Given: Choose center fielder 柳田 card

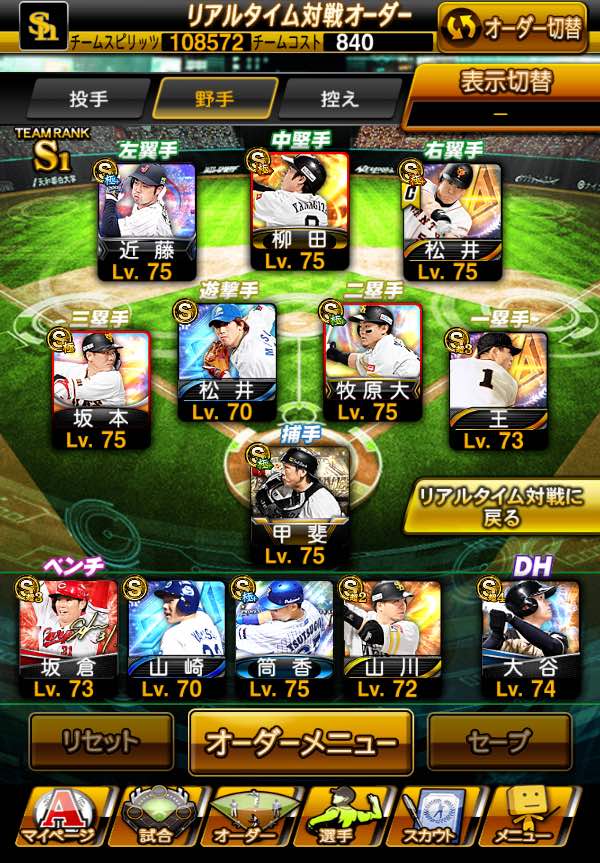Looking at the screenshot, I should pyautogui.click(x=298, y=211).
